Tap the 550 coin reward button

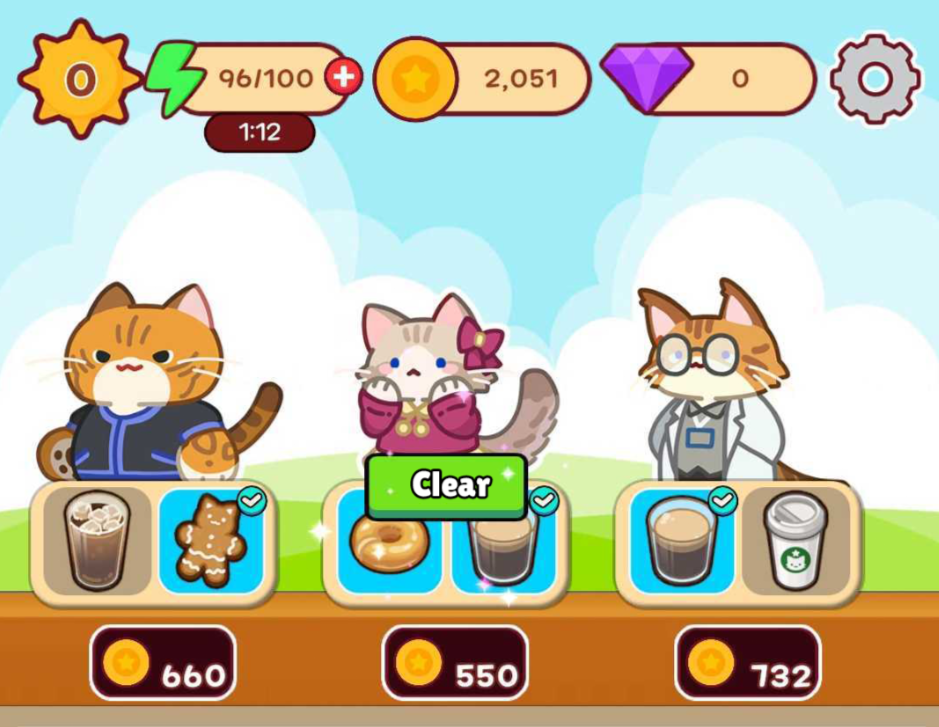click(x=455, y=663)
